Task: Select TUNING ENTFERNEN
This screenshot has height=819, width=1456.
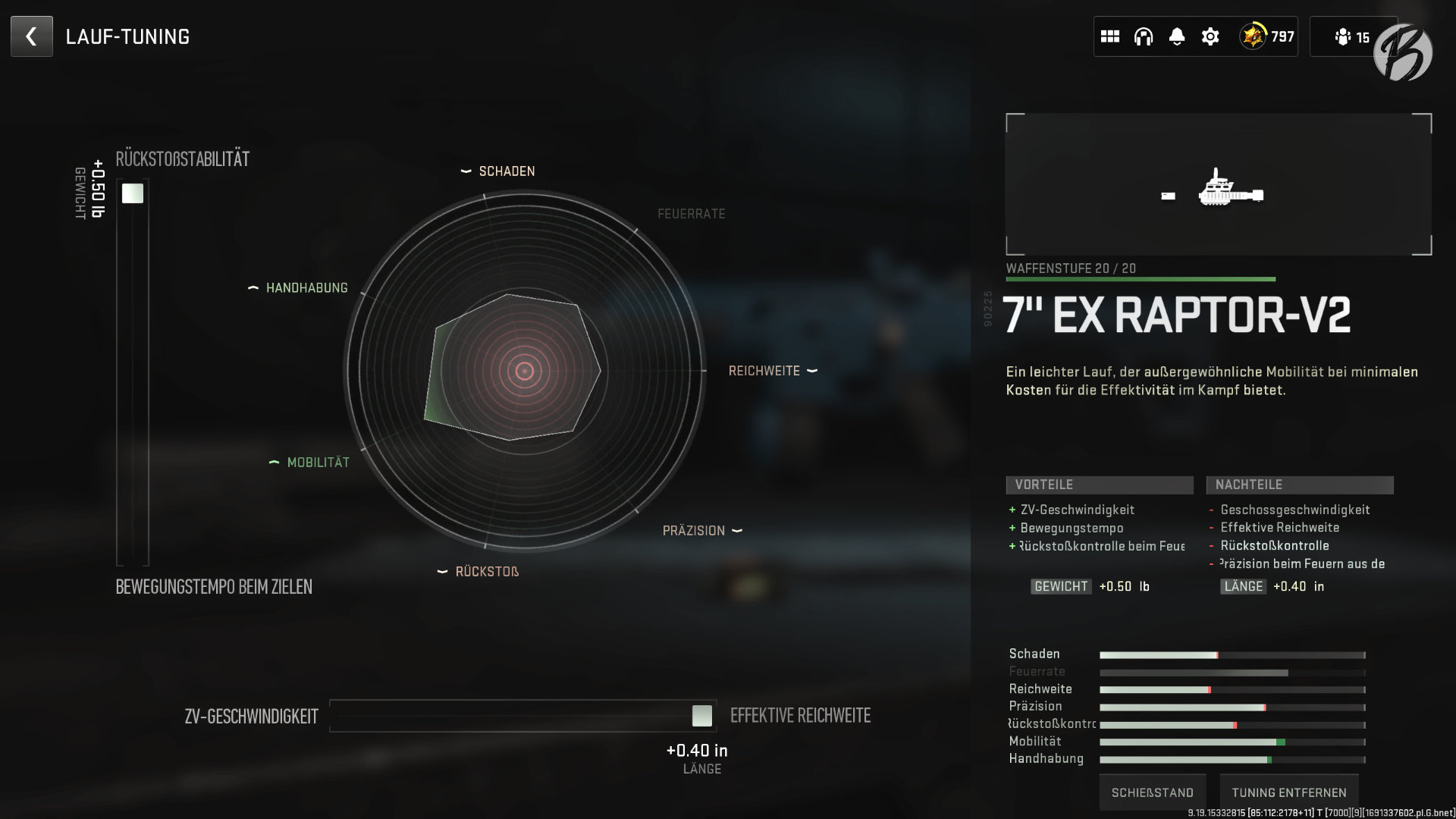Action: pyautogui.click(x=1289, y=792)
